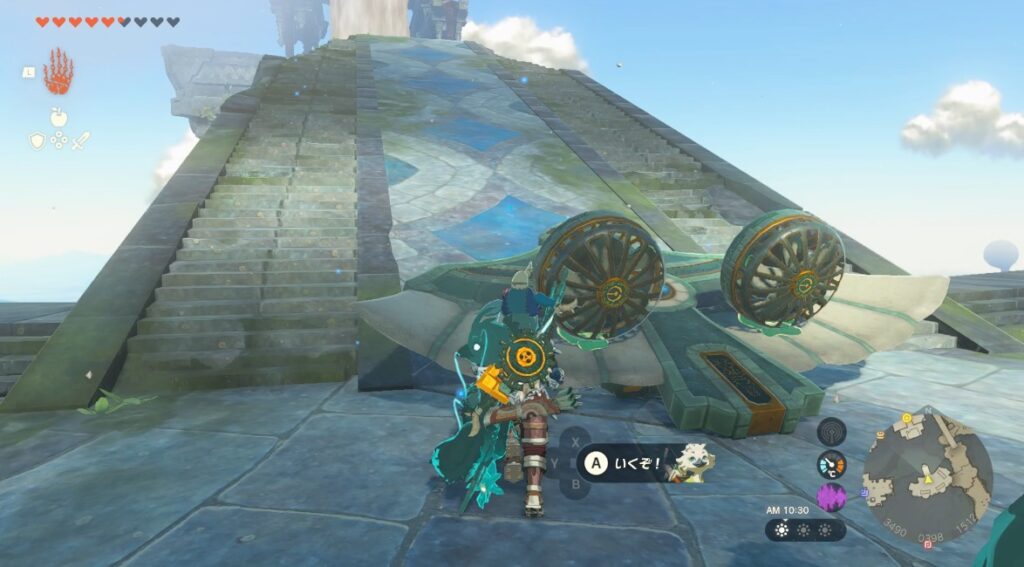Check the temperature gauge dial
Viewport: 1024px width, 567px height.
pyautogui.click(x=831, y=465)
